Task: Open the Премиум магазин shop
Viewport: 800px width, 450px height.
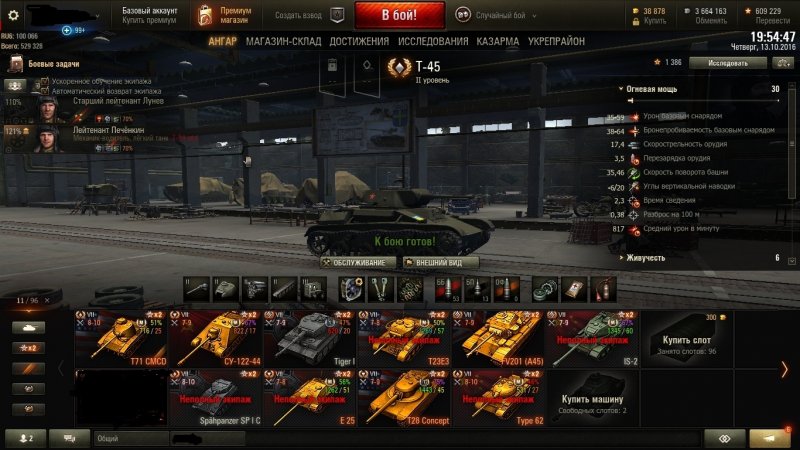Action: click(x=226, y=15)
